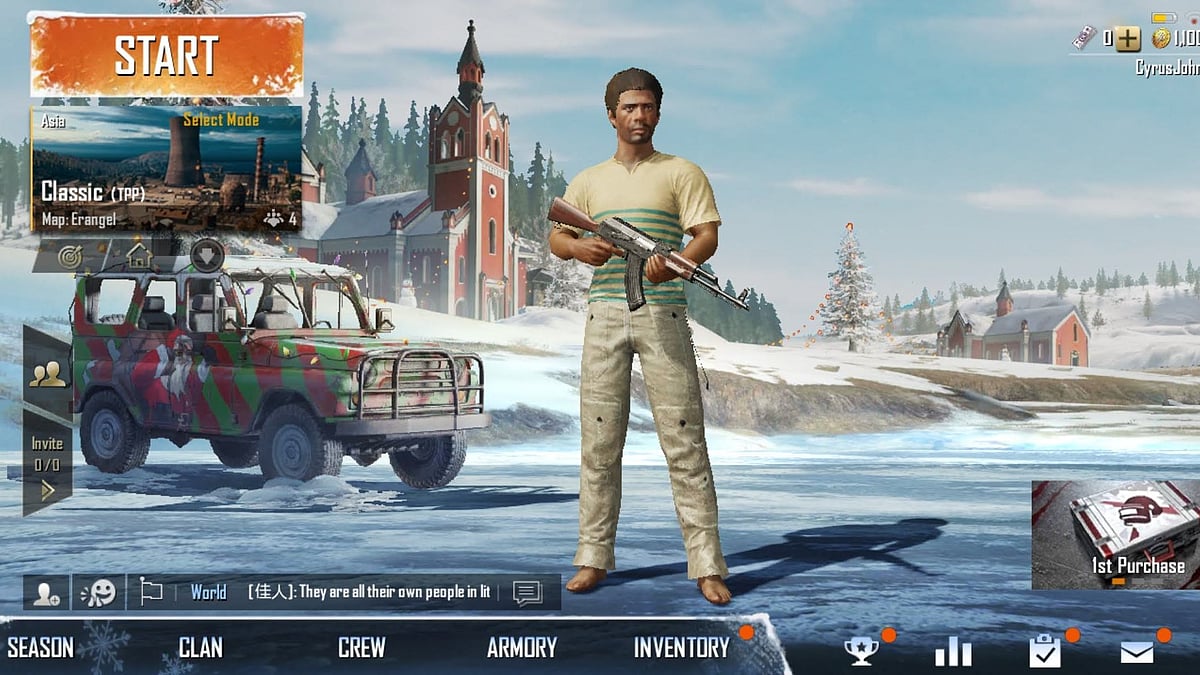The height and width of the screenshot is (675, 1200).
Task: Click the flag icon in chat bar
Action: point(151,592)
